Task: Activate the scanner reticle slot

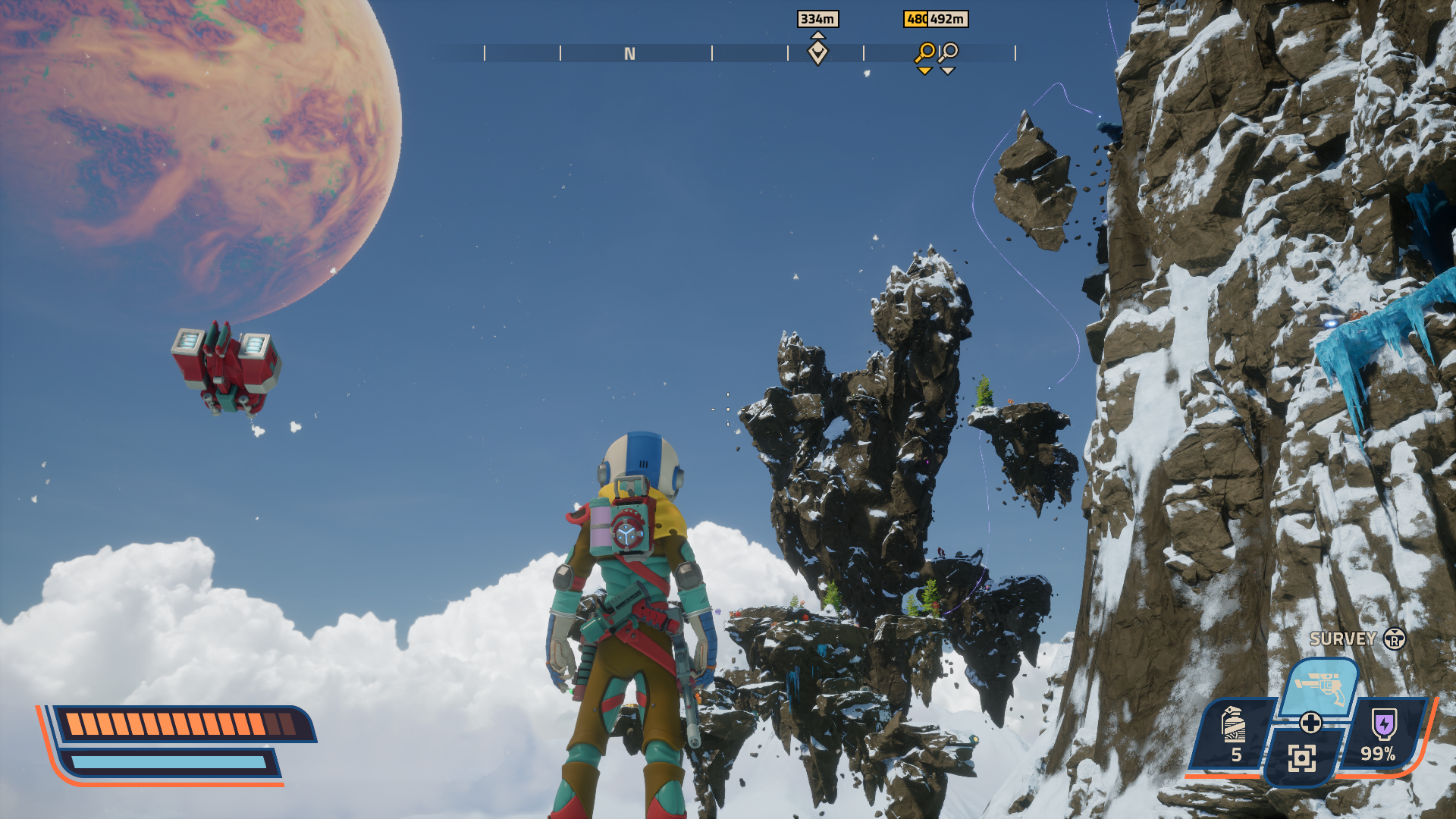Action: pyautogui.click(x=1301, y=758)
